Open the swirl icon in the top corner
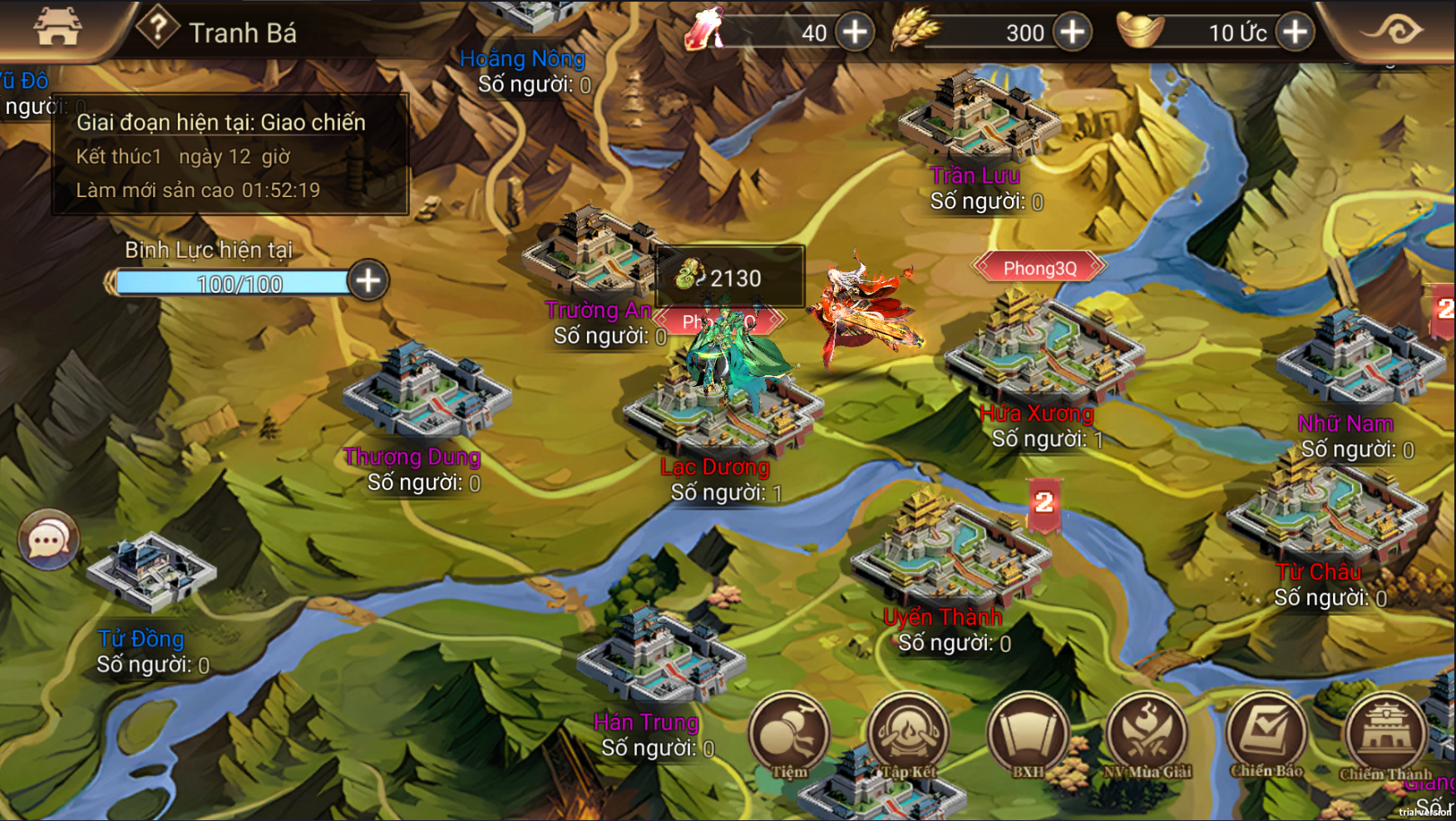Viewport: 1456px width, 821px height. pos(1394,31)
